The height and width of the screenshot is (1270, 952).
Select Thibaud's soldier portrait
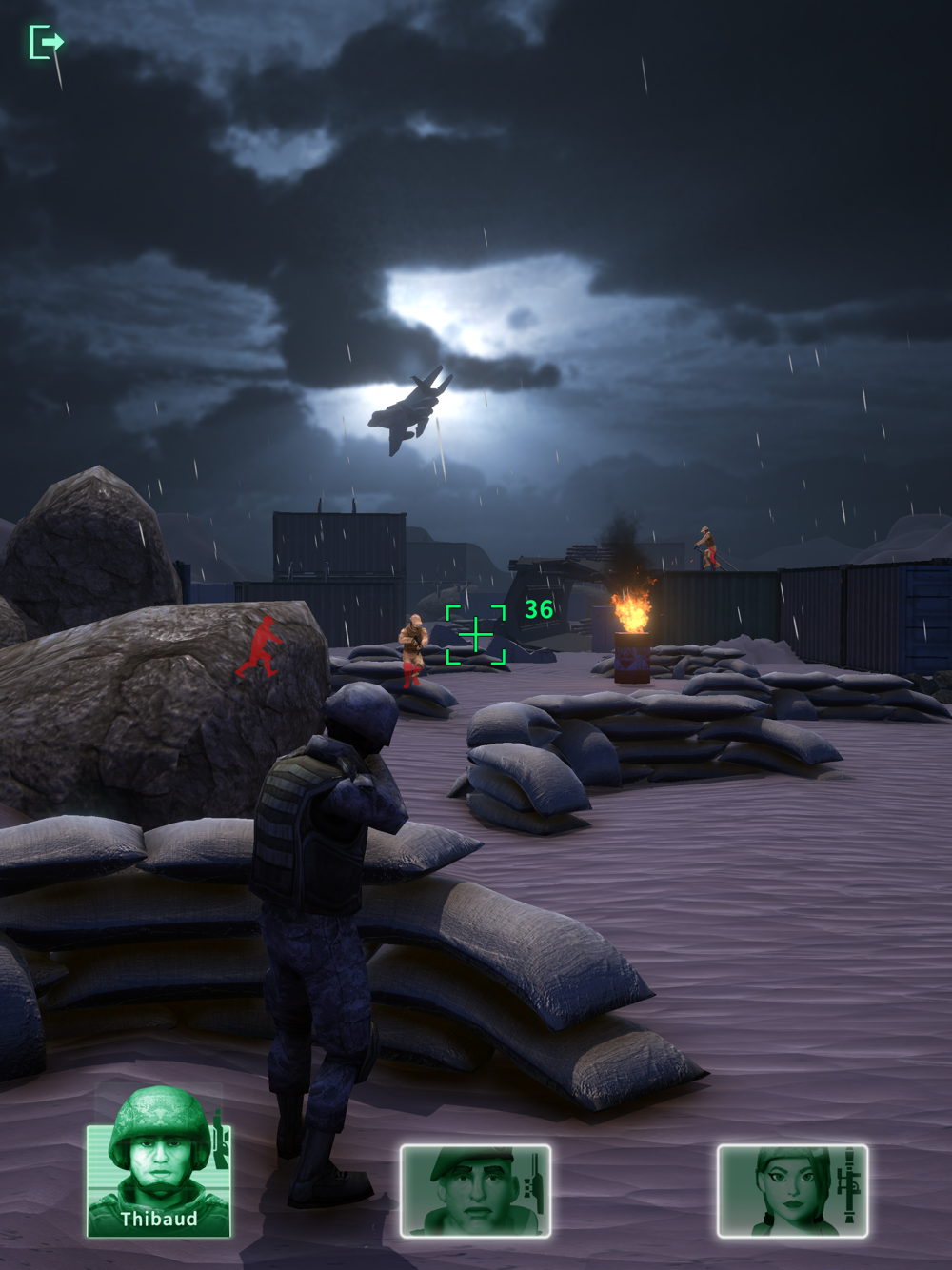tap(158, 1179)
